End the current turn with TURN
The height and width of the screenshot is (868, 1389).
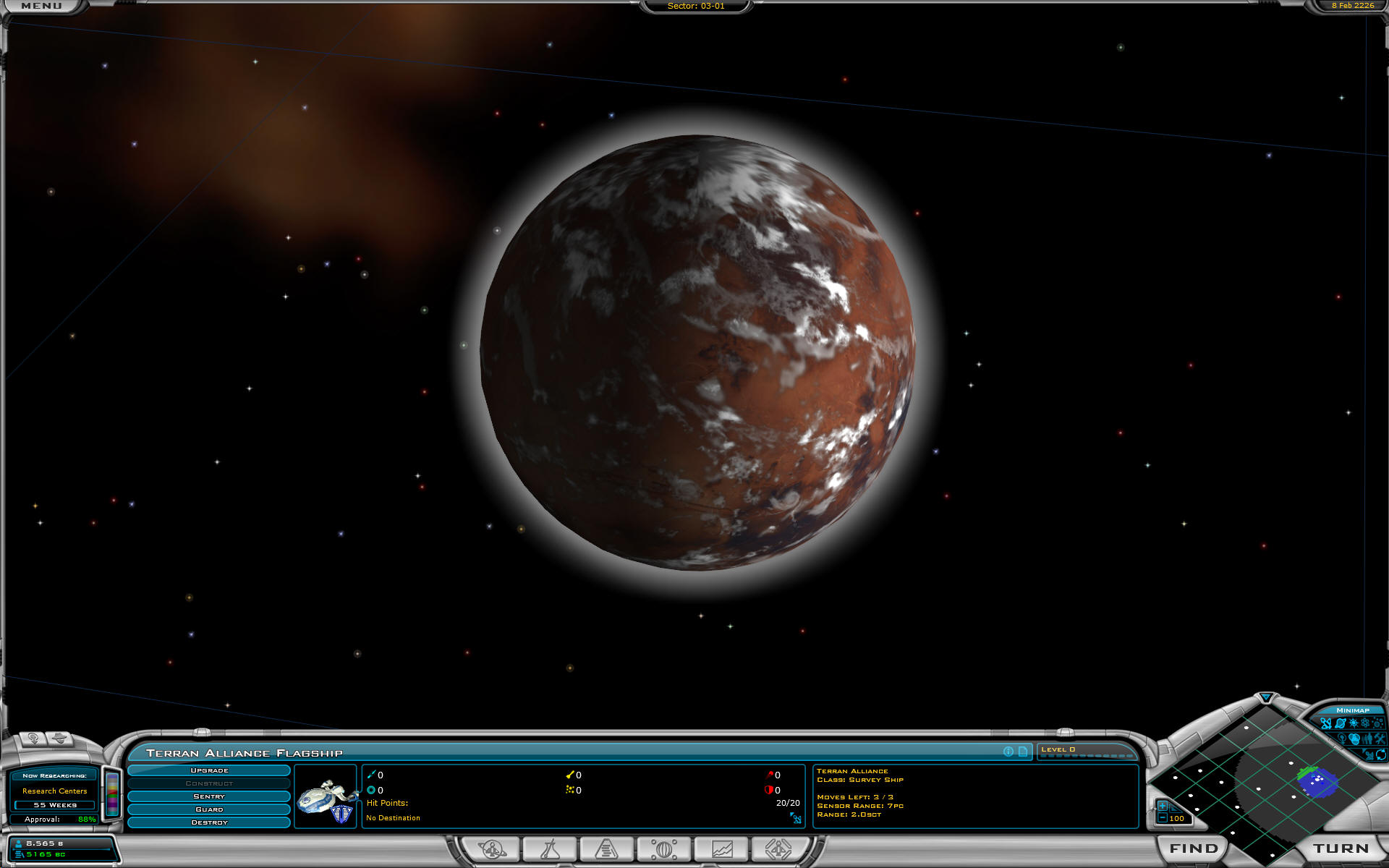coord(1341,848)
